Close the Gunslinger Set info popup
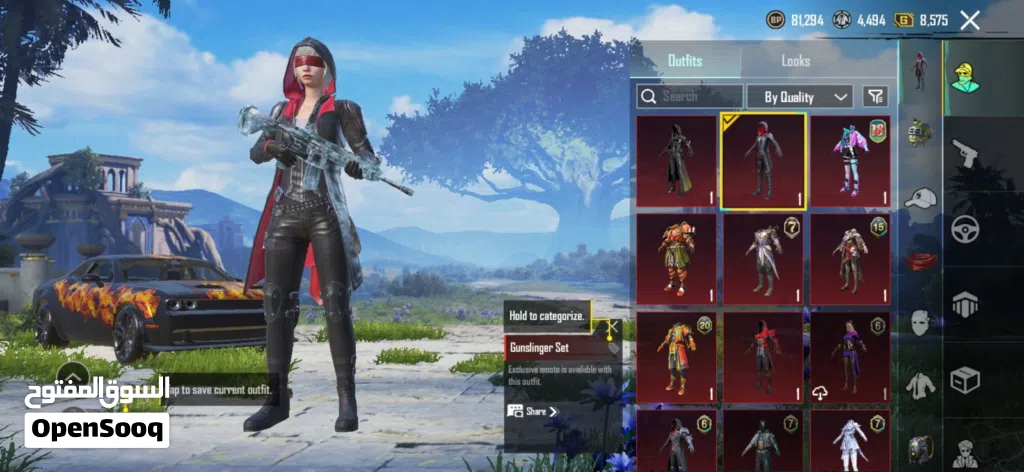Screen dimensions: 1024x472 pyautogui.click(x=612, y=327)
